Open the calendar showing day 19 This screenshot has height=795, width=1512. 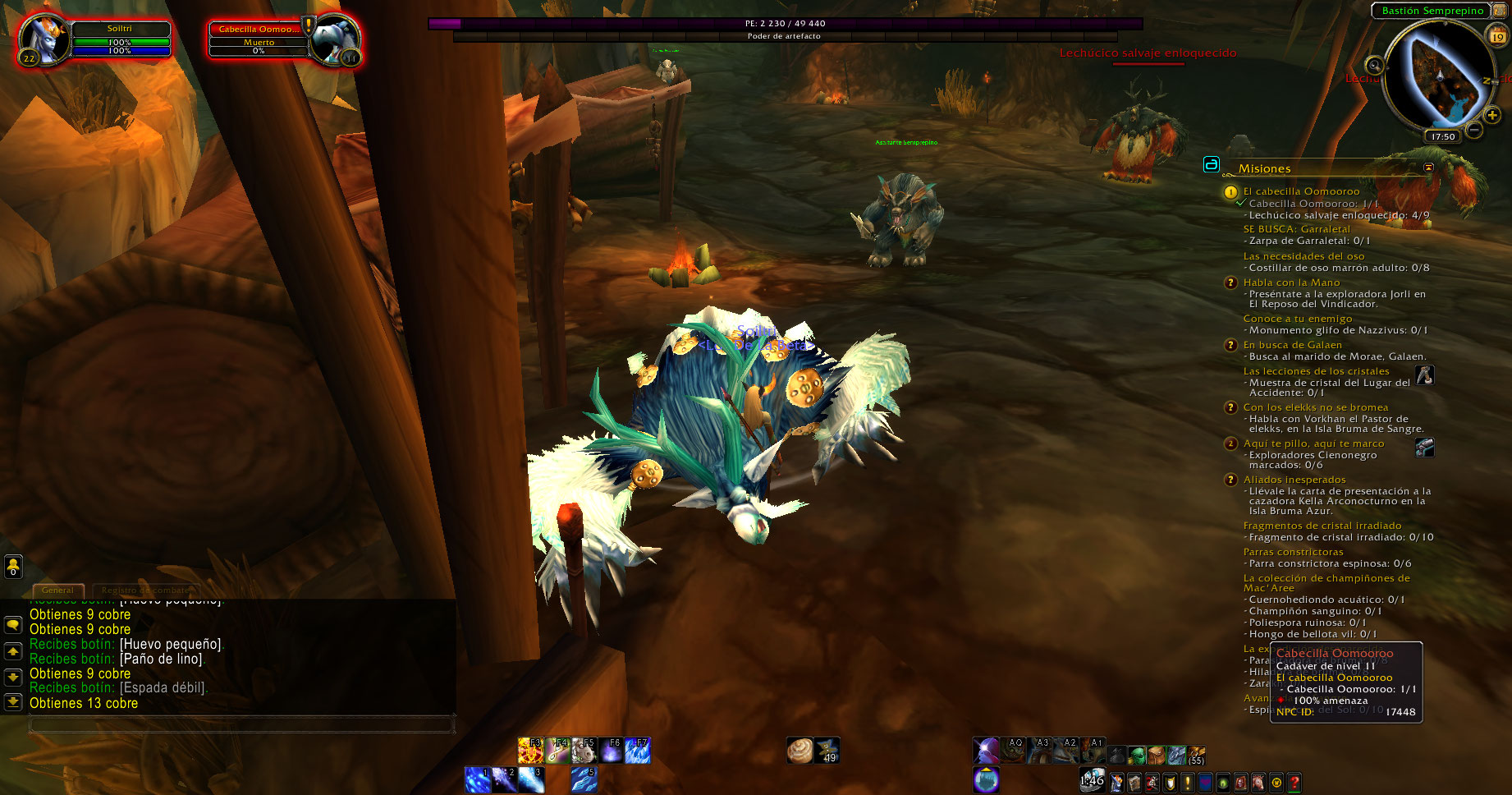point(1497,35)
